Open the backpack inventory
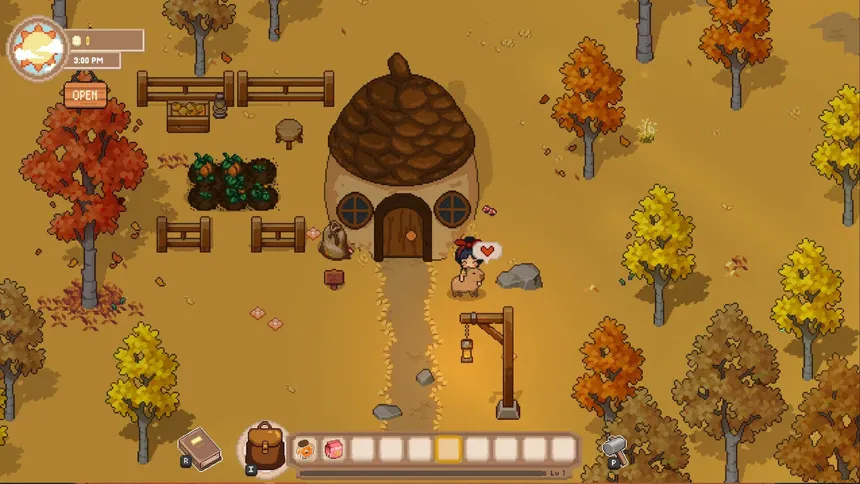Image resolution: width=860 pixels, height=484 pixels. coord(265,445)
